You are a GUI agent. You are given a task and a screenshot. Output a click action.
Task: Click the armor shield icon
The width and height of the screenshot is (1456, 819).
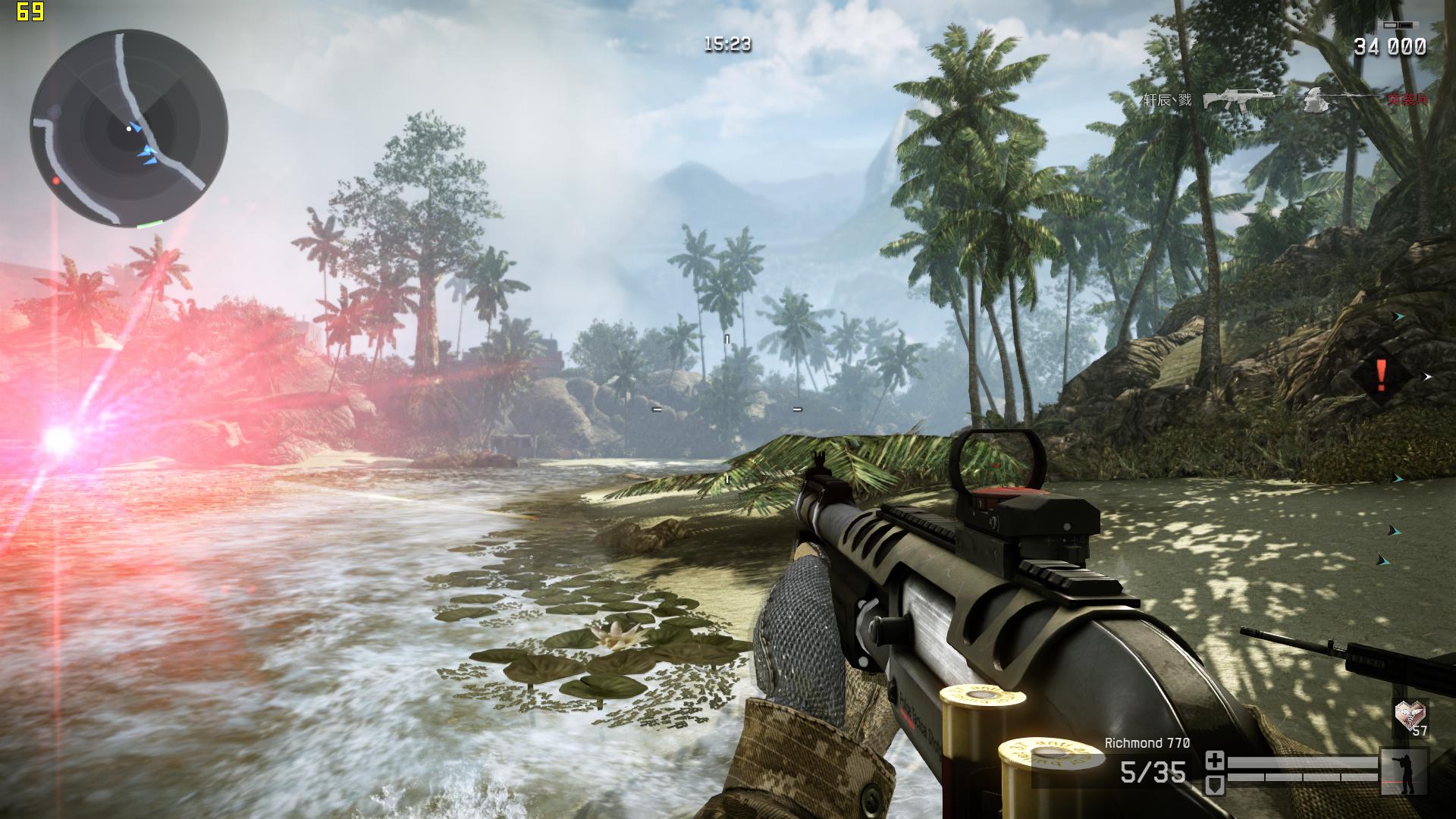click(x=1215, y=784)
